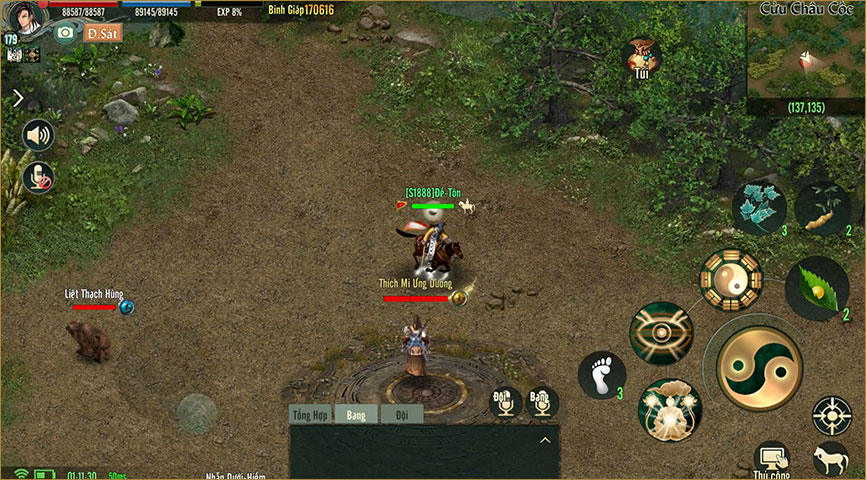This screenshot has width=866, height=480.
Task: Open the Túi bag
Action: tap(643, 57)
